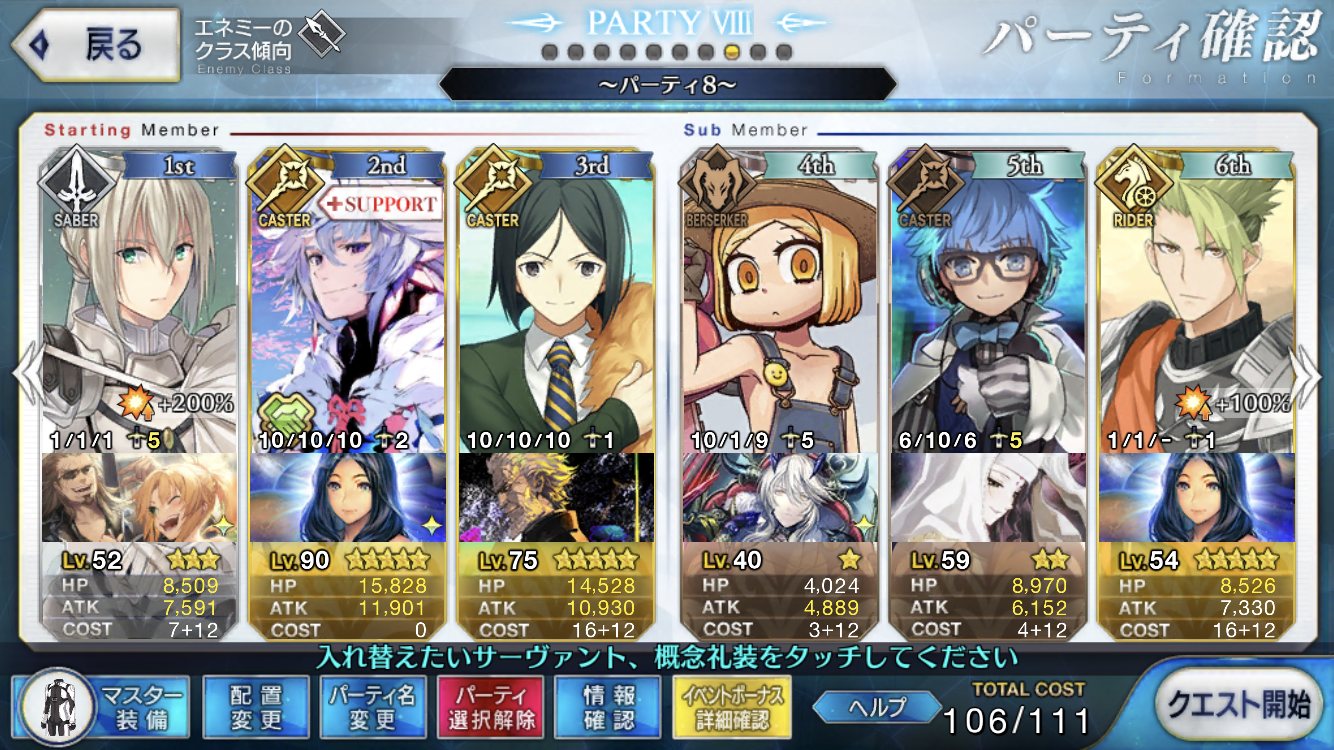Screen dimensions: 1334x750
Task: Go back with the 戻る button
Action: [x=95, y=46]
